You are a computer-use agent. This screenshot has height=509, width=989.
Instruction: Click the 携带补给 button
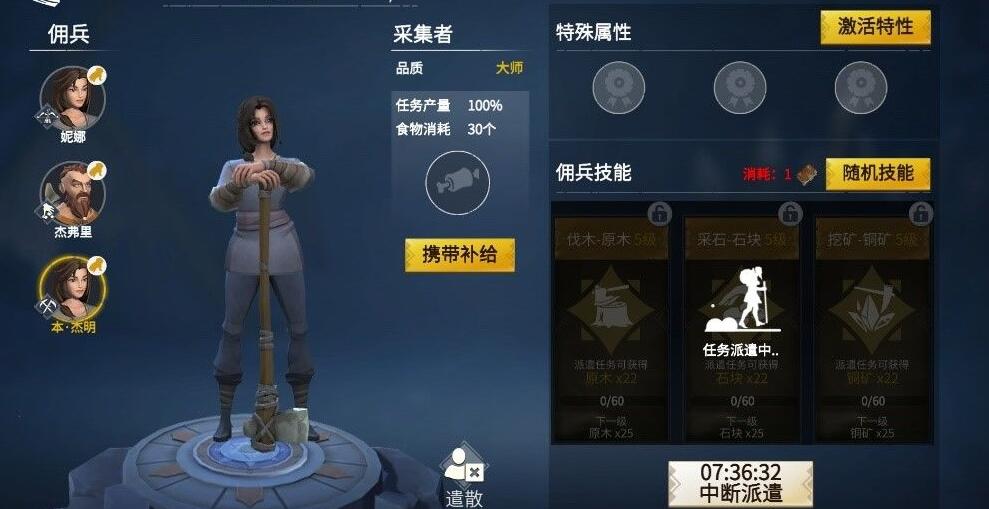tap(460, 255)
